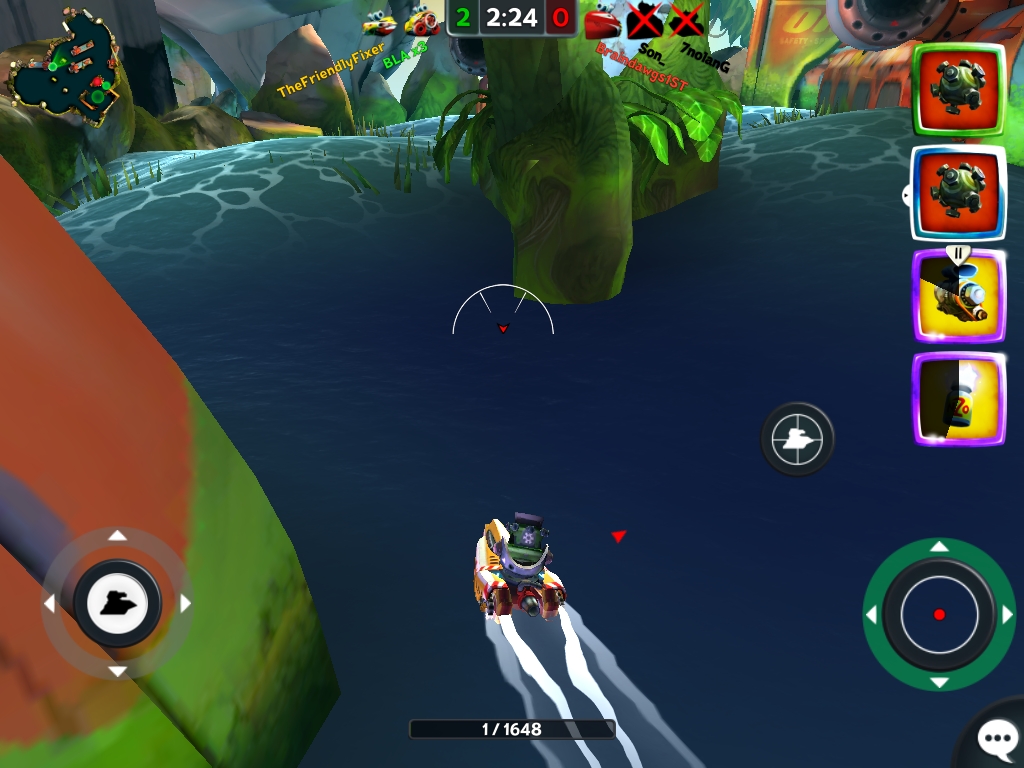
Task: Open the chat speech bubble
Action: pyautogui.click(x=996, y=739)
